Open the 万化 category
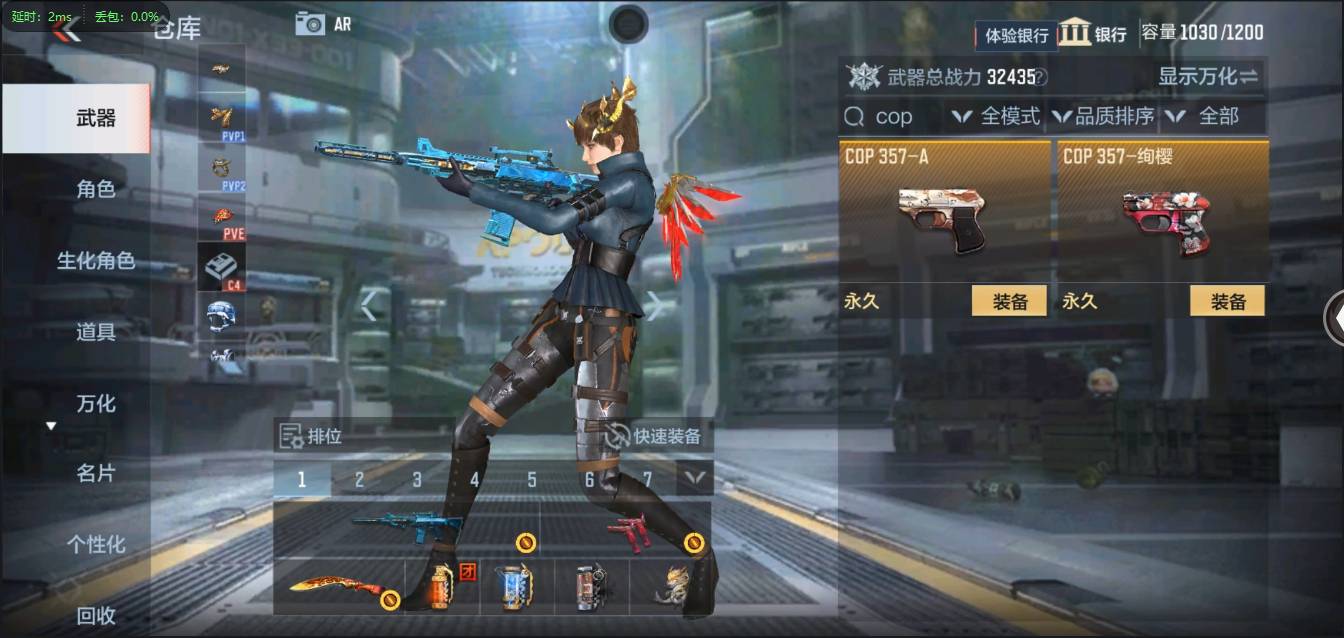This screenshot has height=638, width=1344. (96, 404)
